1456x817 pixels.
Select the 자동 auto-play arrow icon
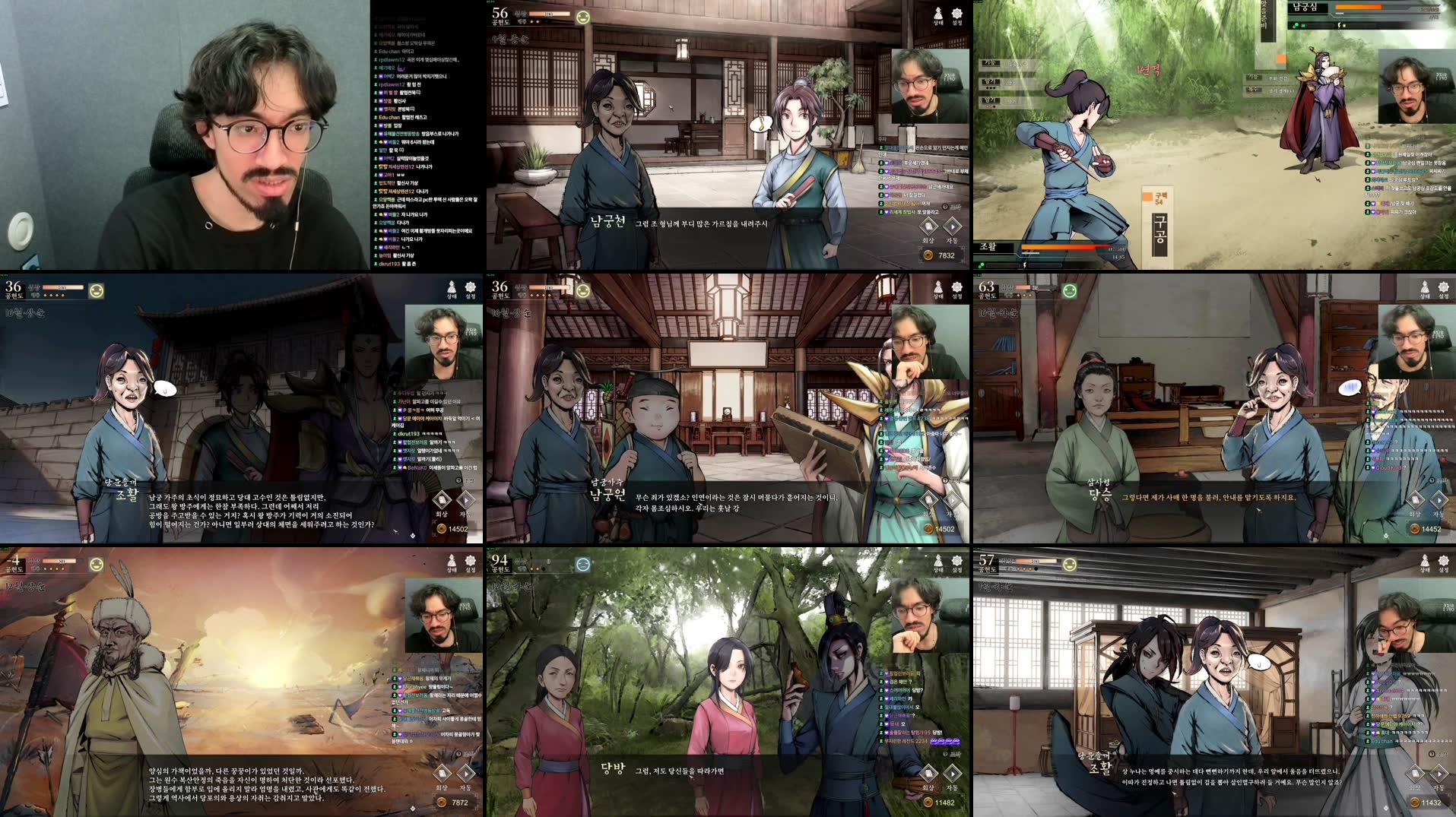[x=953, y=226]
